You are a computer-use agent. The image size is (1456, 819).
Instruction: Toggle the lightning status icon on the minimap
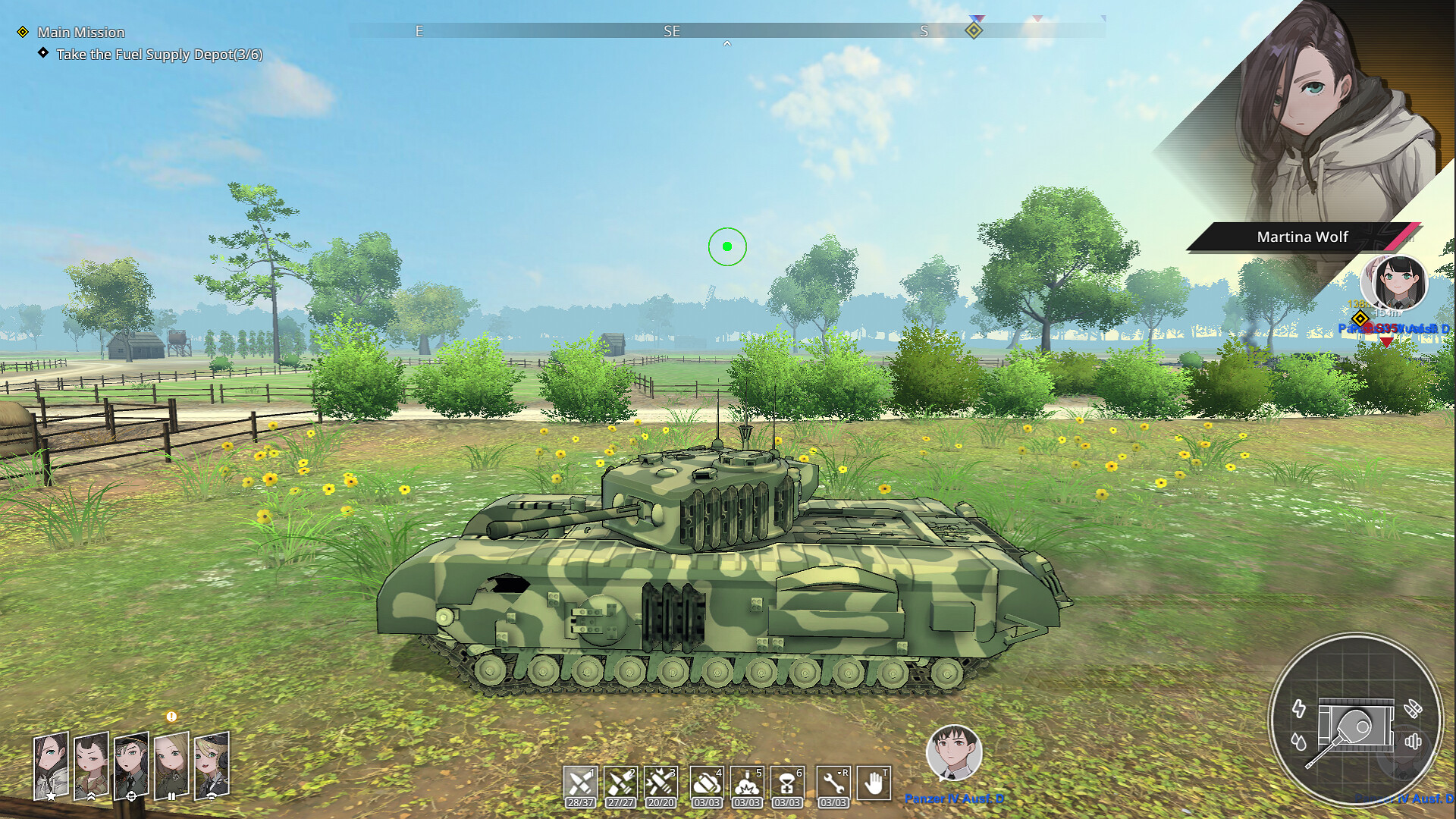[x=1299, y=709]
